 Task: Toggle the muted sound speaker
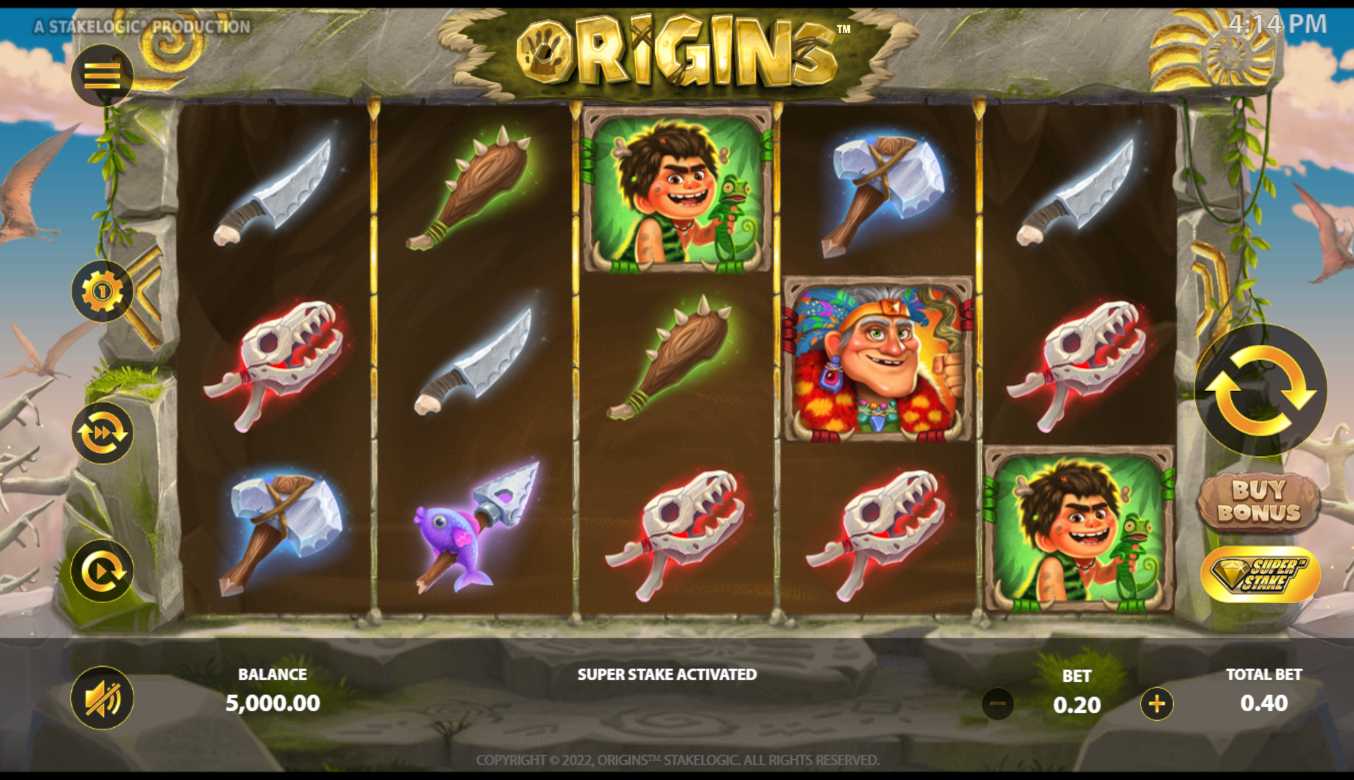tap(102, 697)
